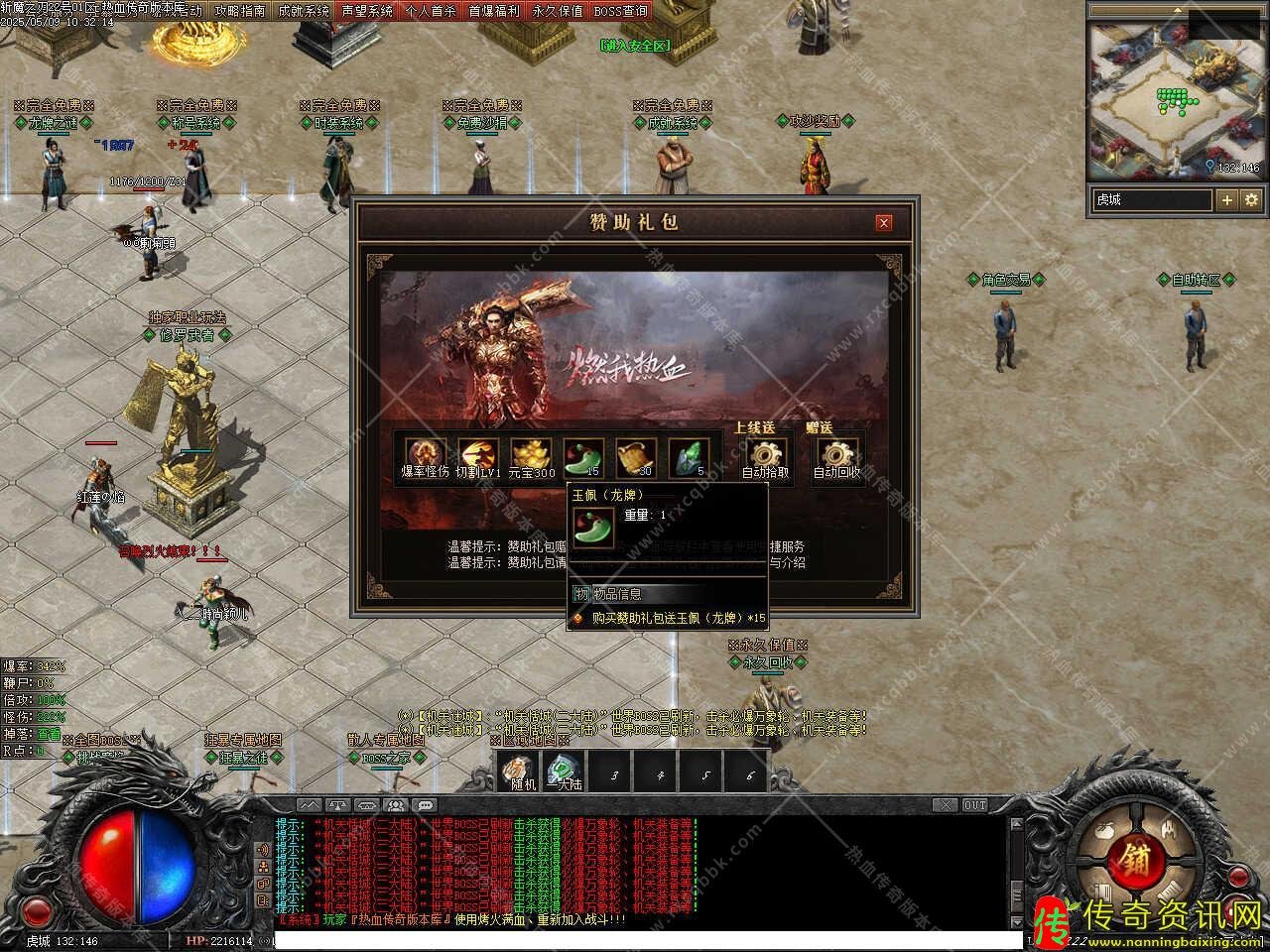Viewport: 1270px width, 952px height.
Task: Select the 元宝300 gold ingot reward
Action: coord(531,455)
